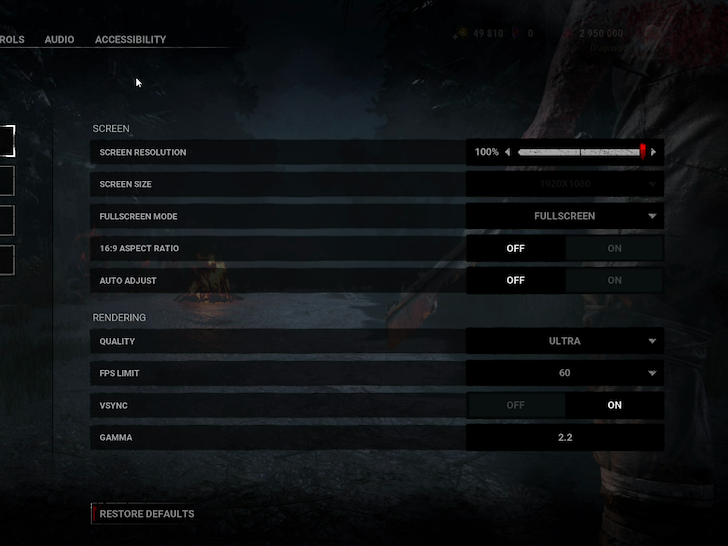The height and width of the screenshot is (546, 728).
Task: Open the Accessibility tab
Action: click(130, 40)
